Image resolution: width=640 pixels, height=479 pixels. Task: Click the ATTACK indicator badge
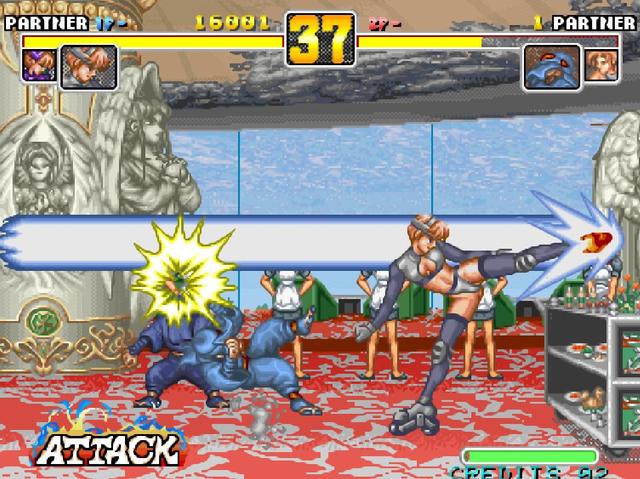pyautogui.click(x=106, y=442)
